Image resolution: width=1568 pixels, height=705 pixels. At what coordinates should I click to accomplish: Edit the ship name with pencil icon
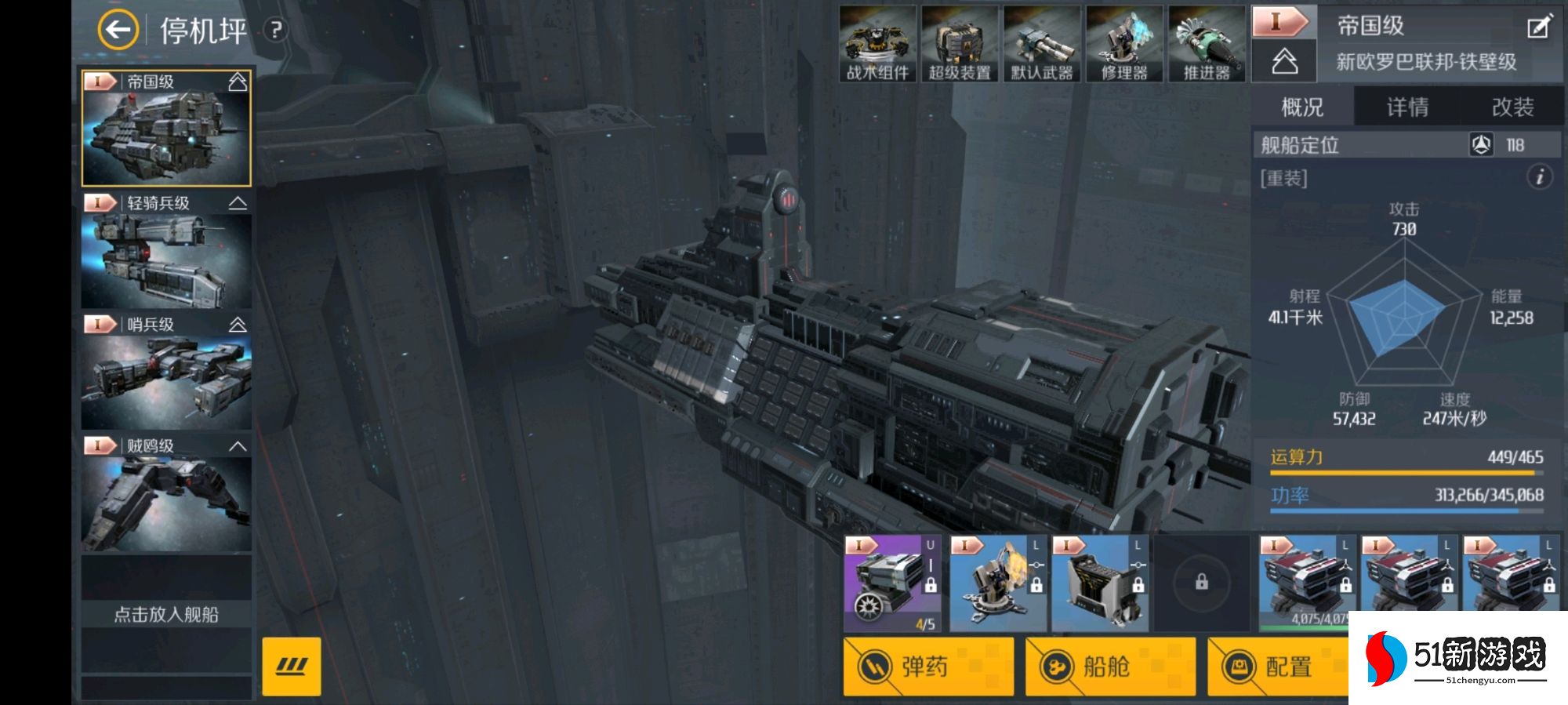(x=1537, y=28)
